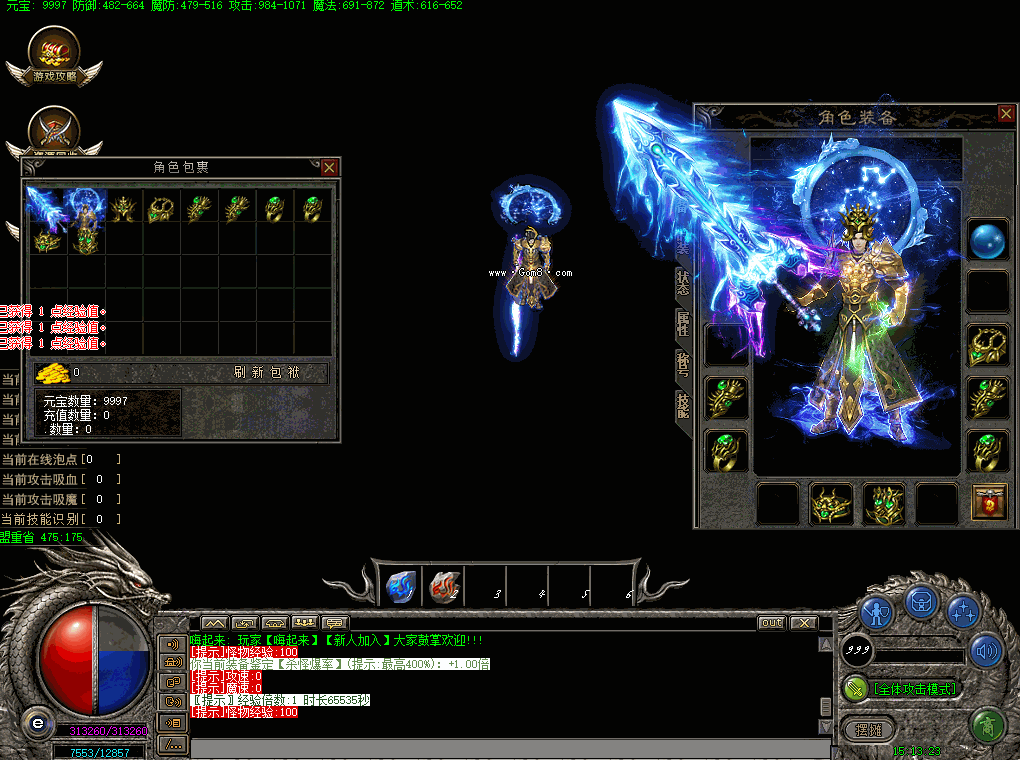Select the blue orb equipment slot
This screenshot has width=1020, height=760.
click(988, 242)
